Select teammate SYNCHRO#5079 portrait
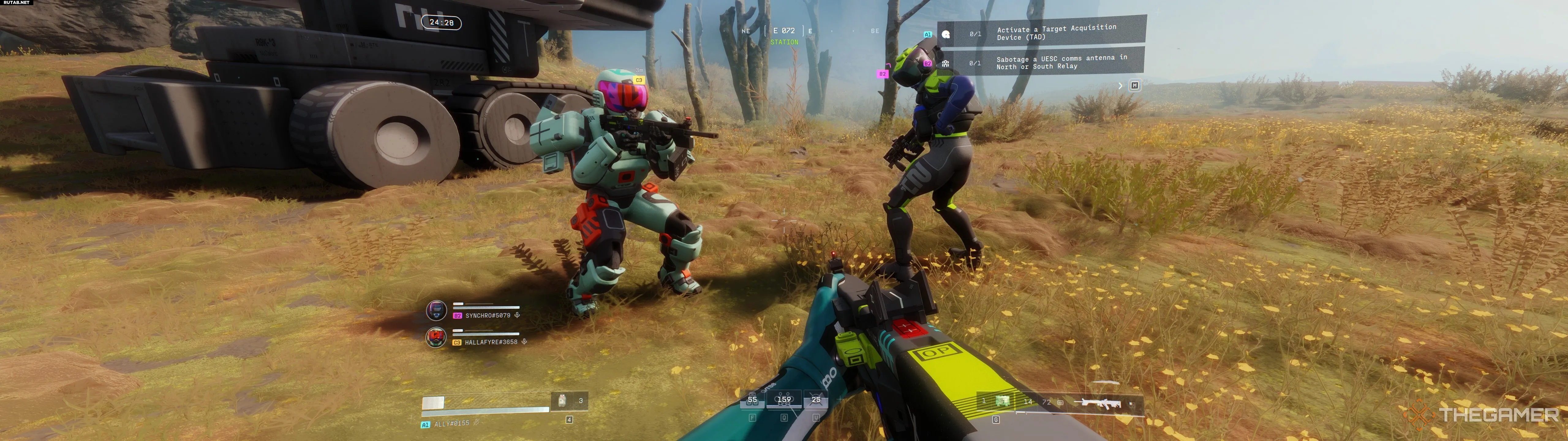 pos(436,311)
